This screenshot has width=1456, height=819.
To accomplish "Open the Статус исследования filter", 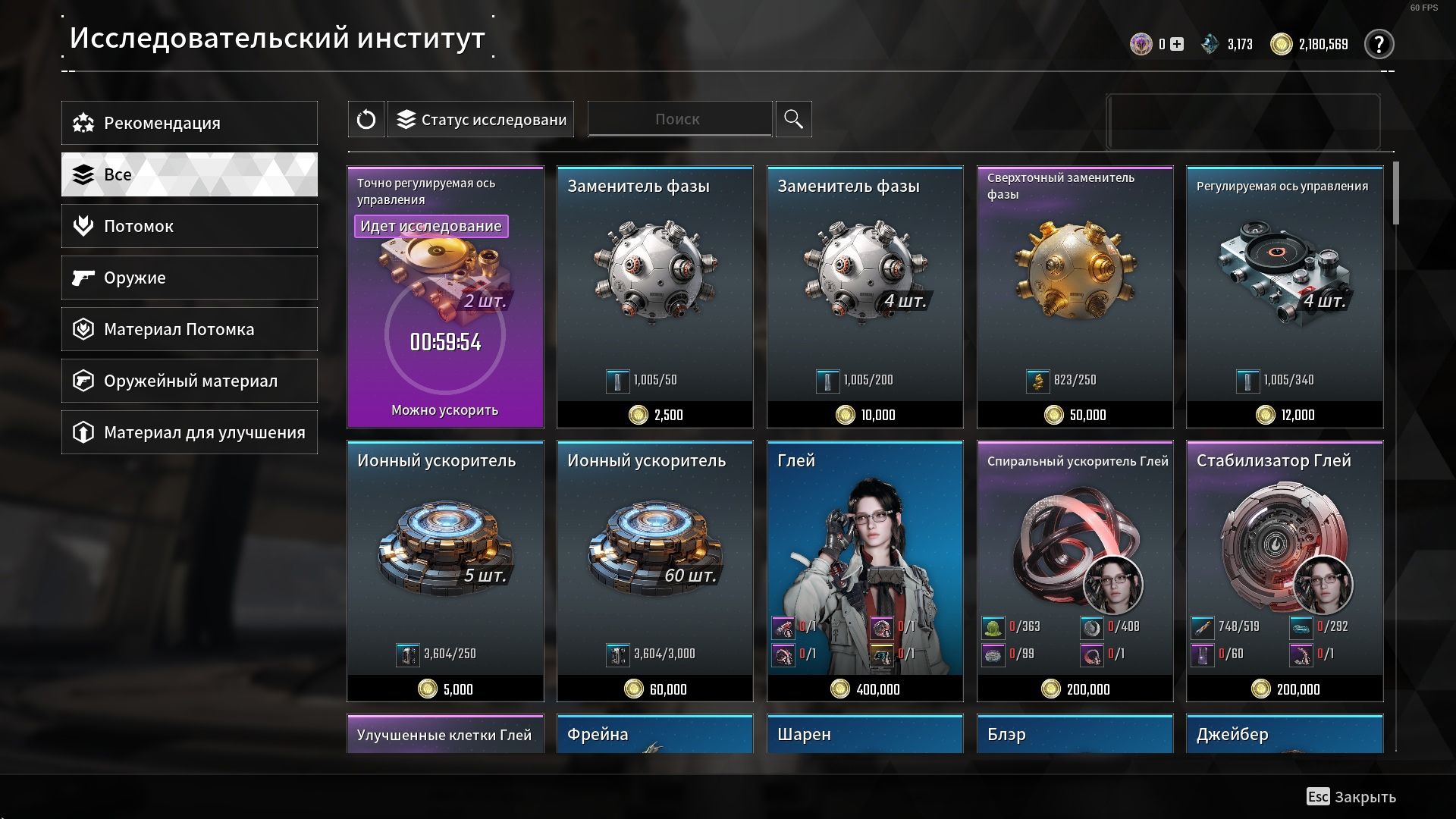I will coord(481,119).
